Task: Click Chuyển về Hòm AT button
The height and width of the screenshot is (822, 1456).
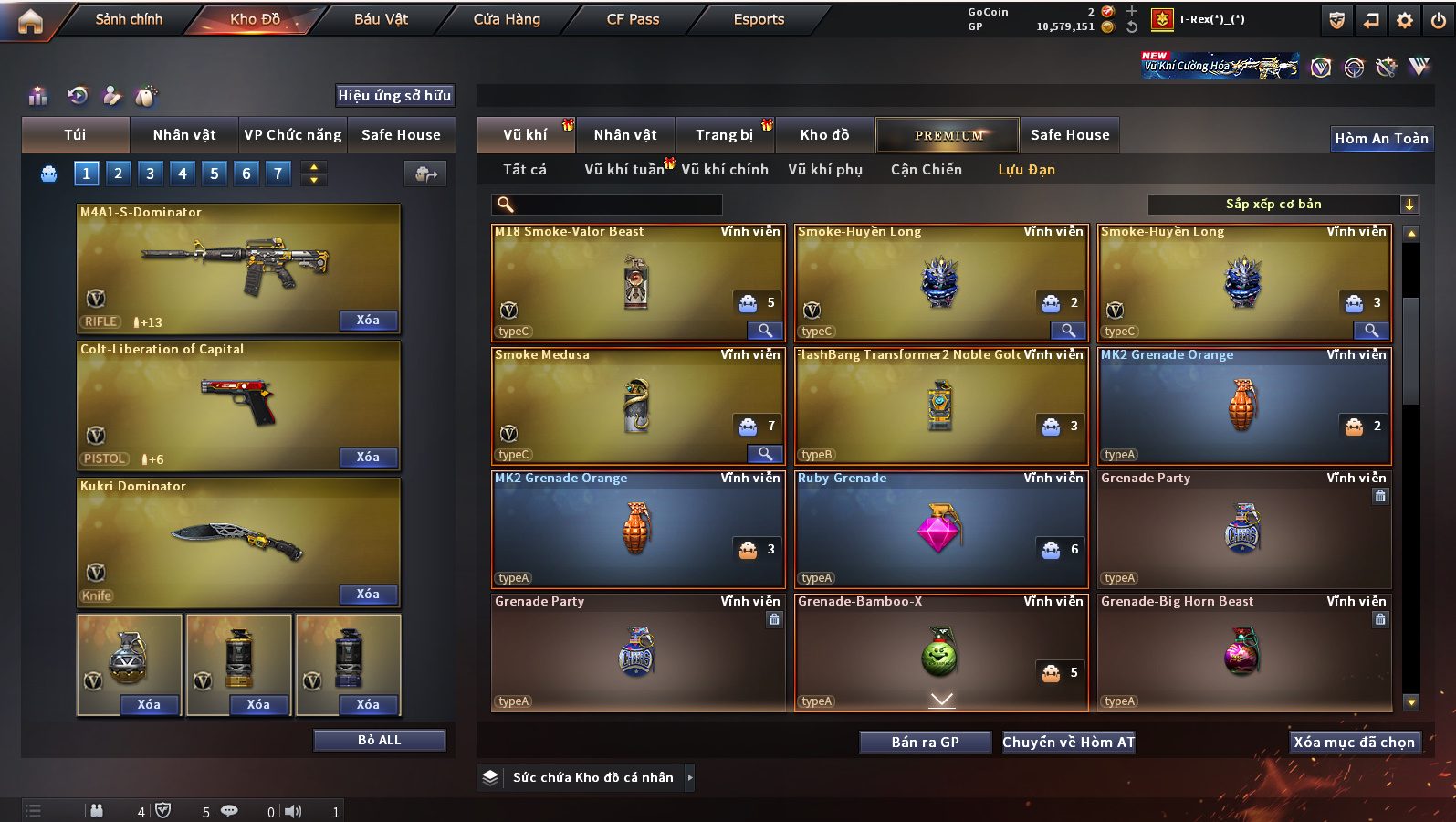Action: 1068,743
